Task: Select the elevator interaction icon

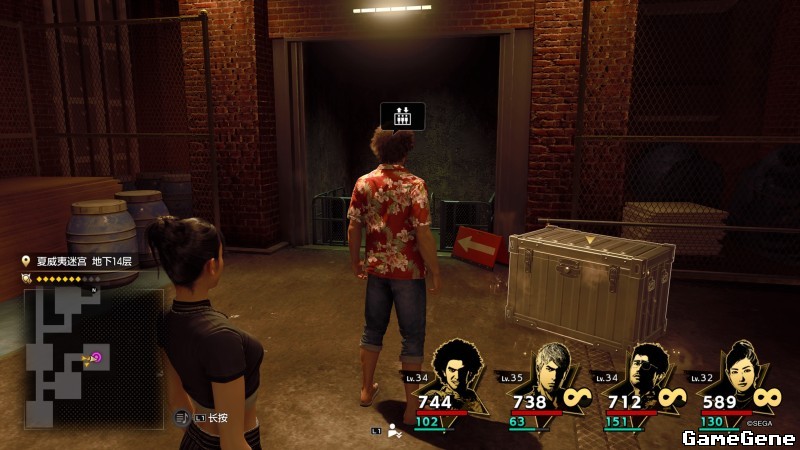Action: click(402, 116)
